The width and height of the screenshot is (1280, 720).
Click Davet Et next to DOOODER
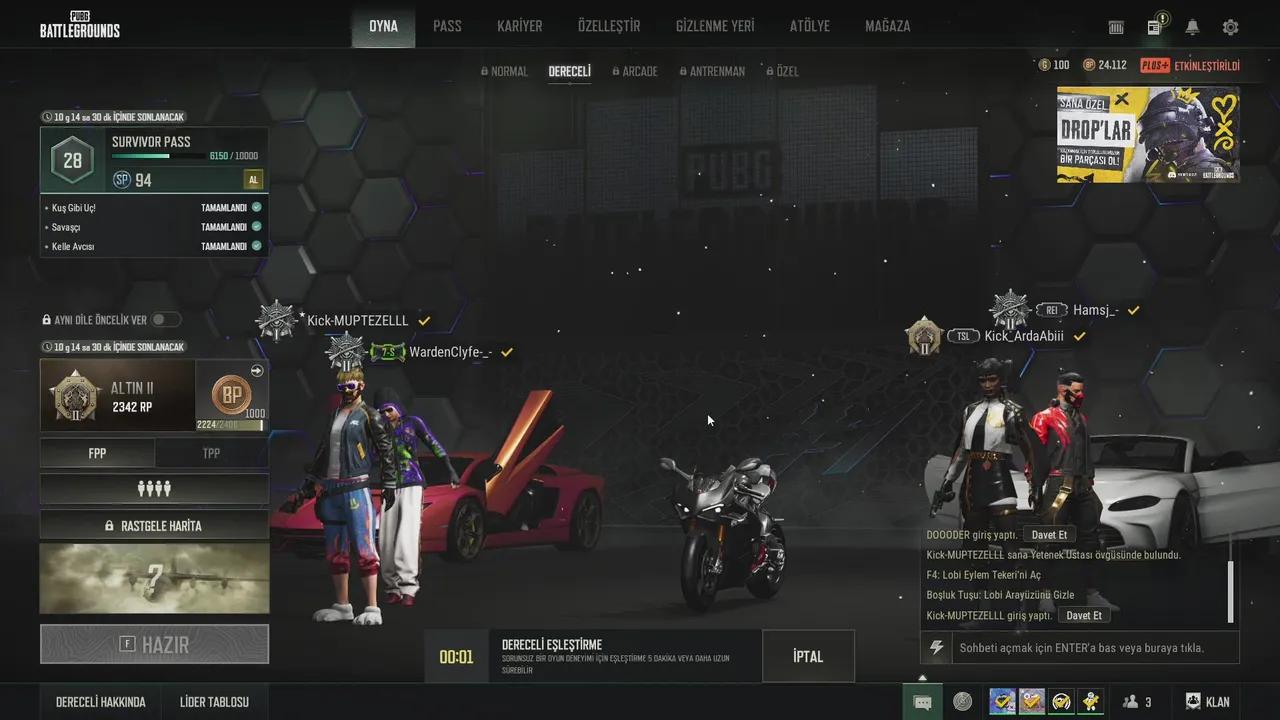click(x=1049, y=535)
